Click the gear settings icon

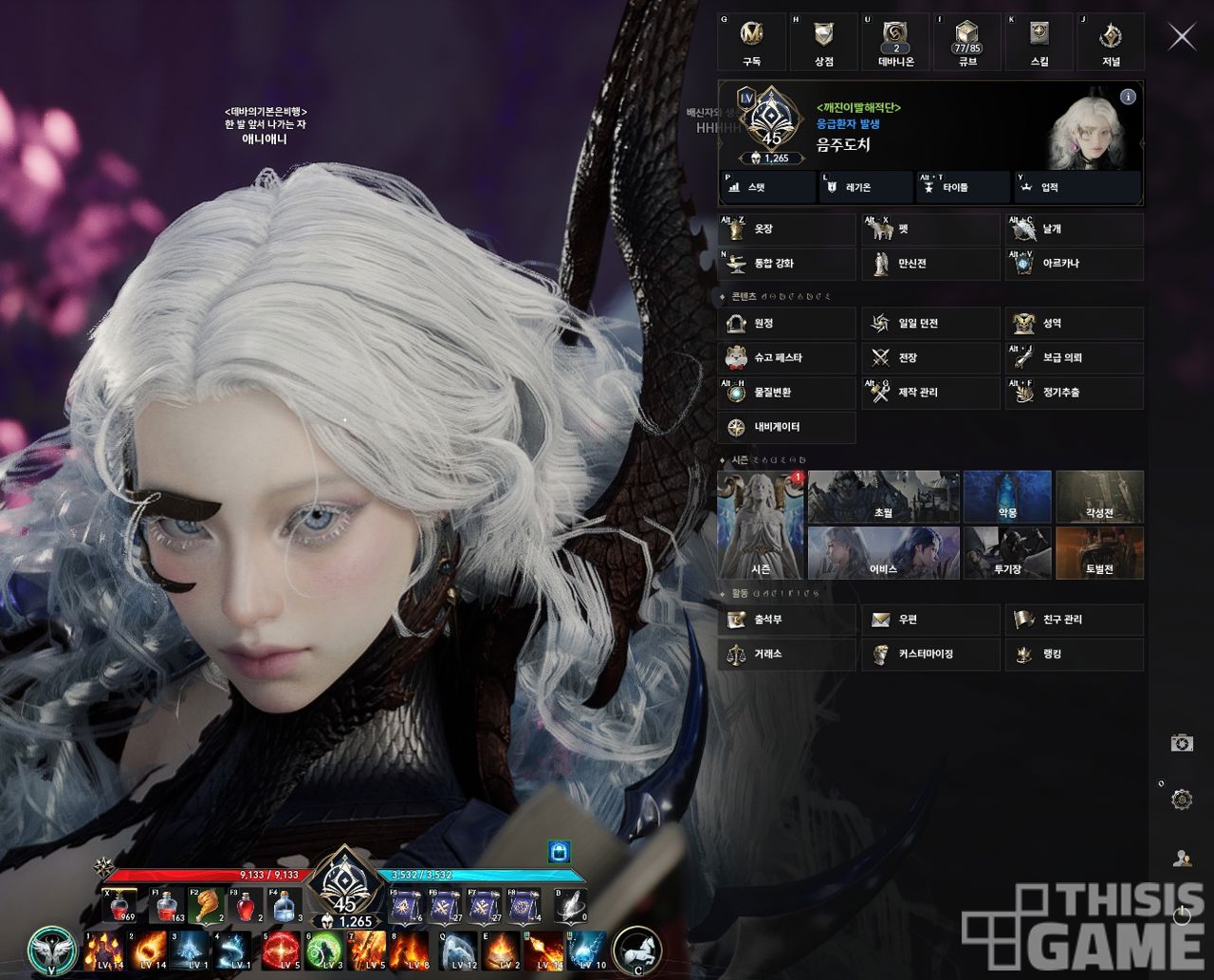pyautogui.click(x=1182, y=800)
